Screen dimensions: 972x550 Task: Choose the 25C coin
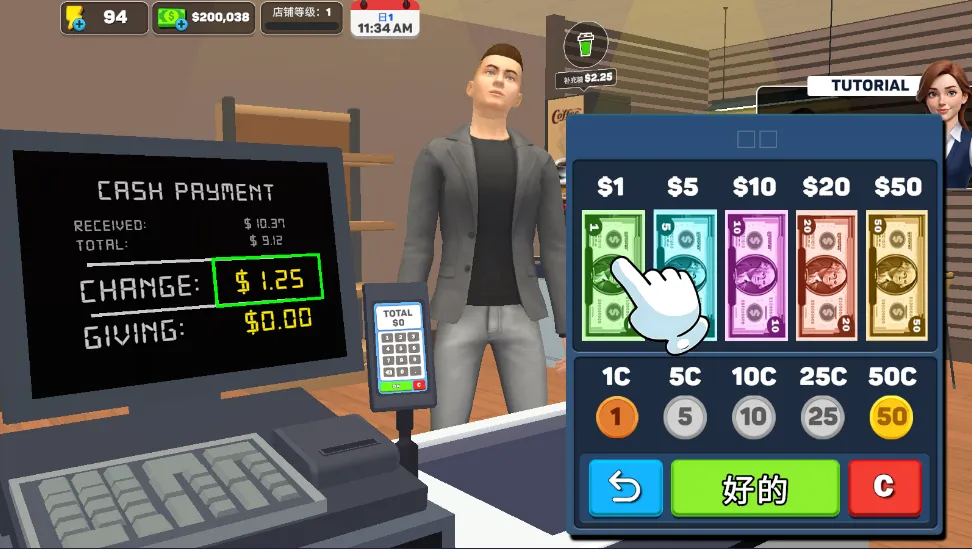(822, 417)
